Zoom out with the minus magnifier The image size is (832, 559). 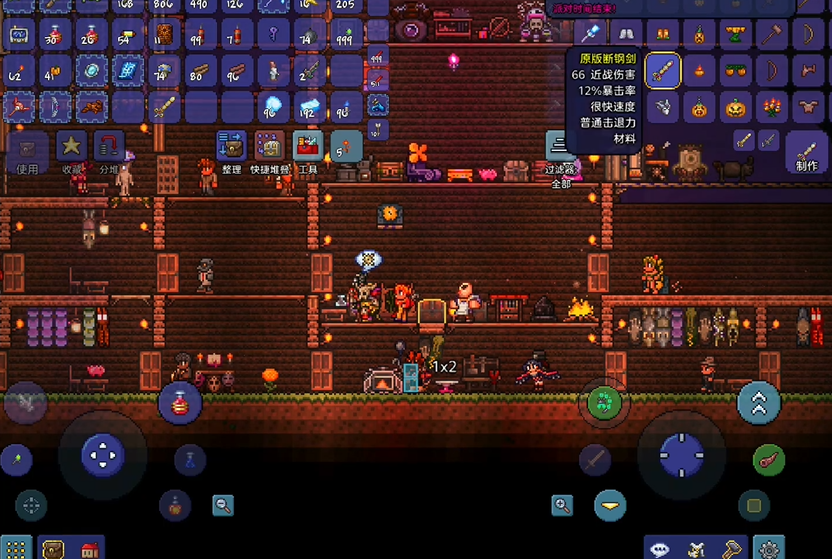click(x=223, y=506)
